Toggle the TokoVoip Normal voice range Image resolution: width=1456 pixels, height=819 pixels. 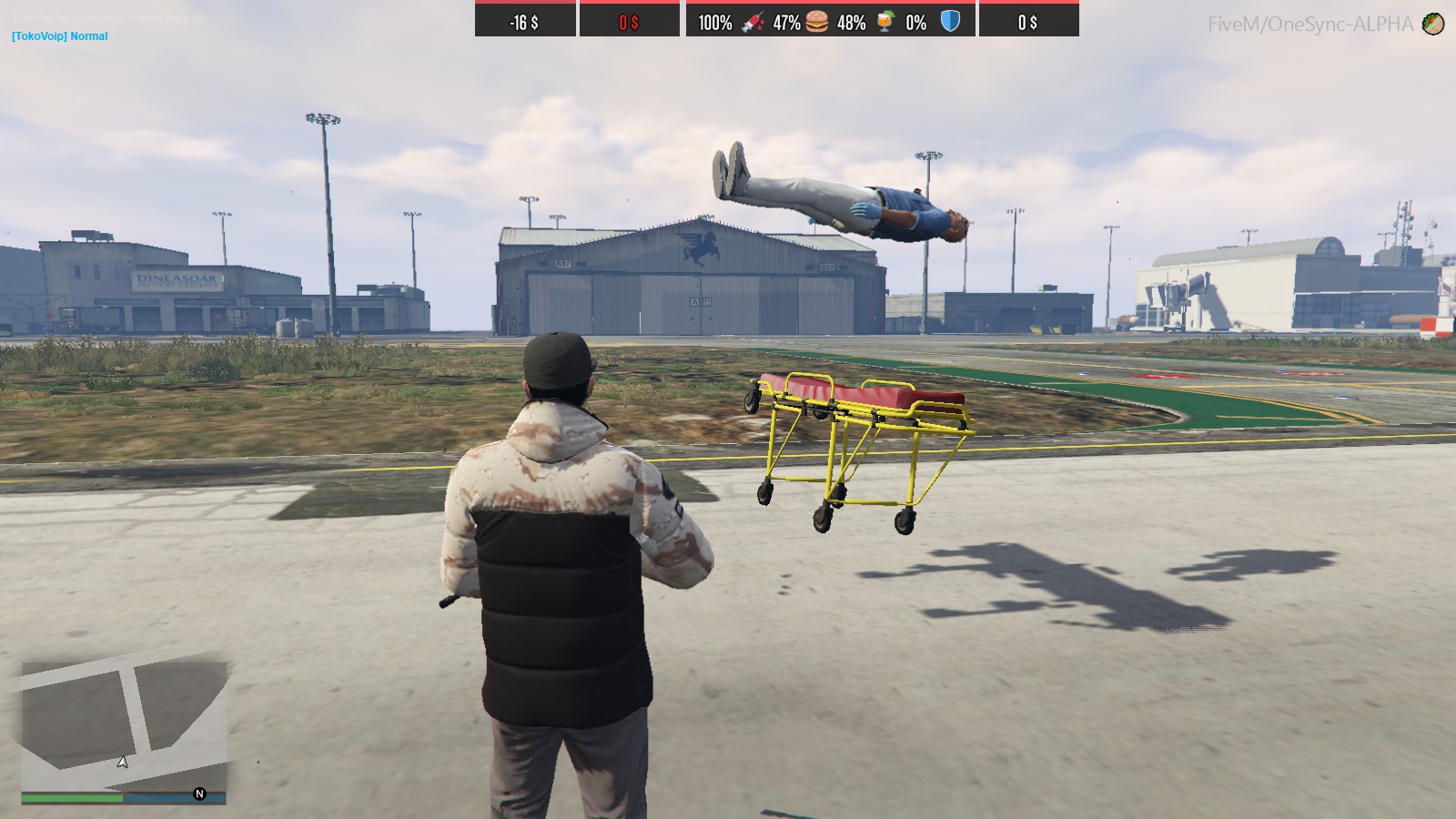coord(58,35)
